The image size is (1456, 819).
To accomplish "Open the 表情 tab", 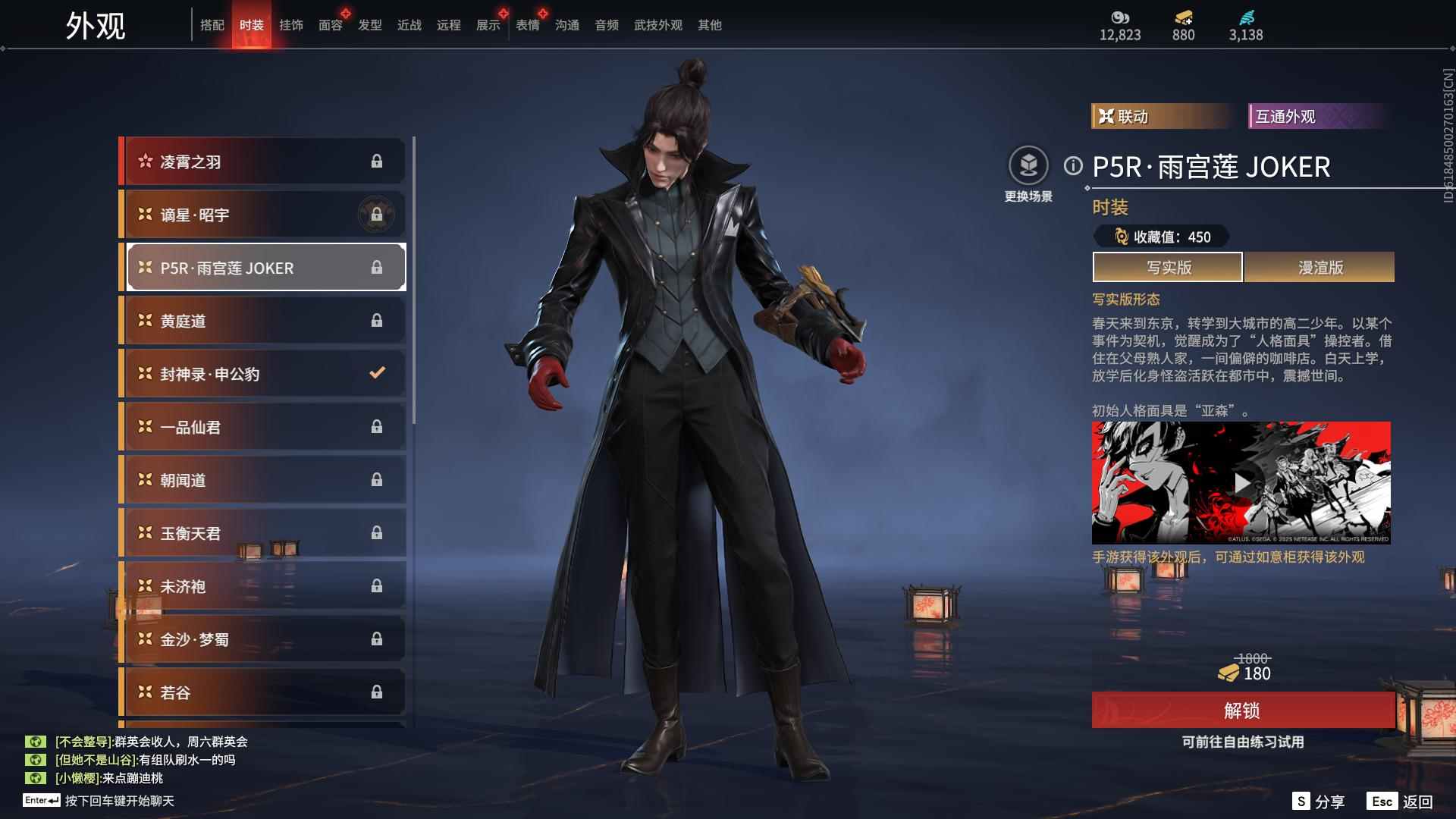I will tap(528, 25).
